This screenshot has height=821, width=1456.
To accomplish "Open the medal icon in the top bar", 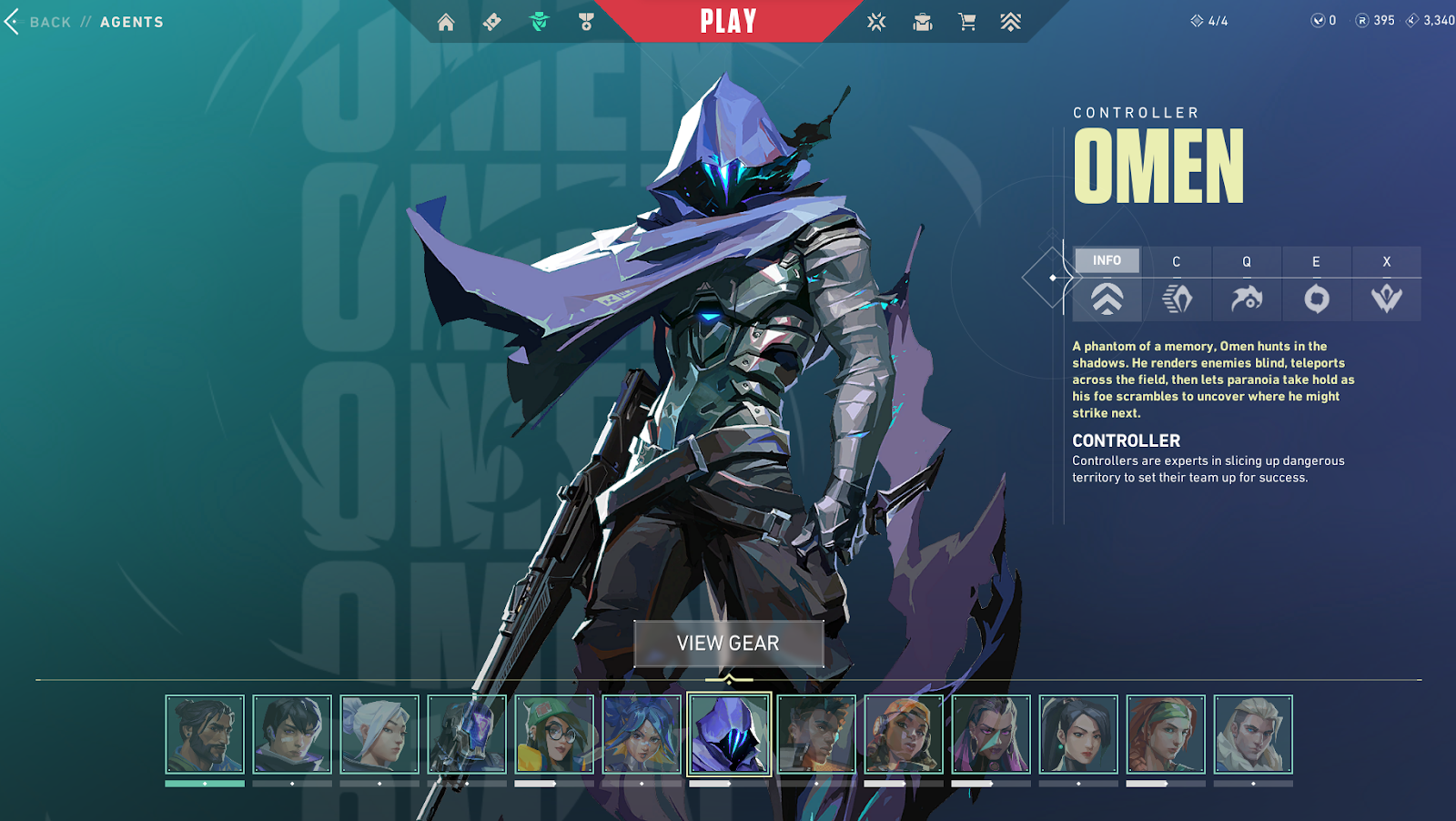I will pos(586,22).
